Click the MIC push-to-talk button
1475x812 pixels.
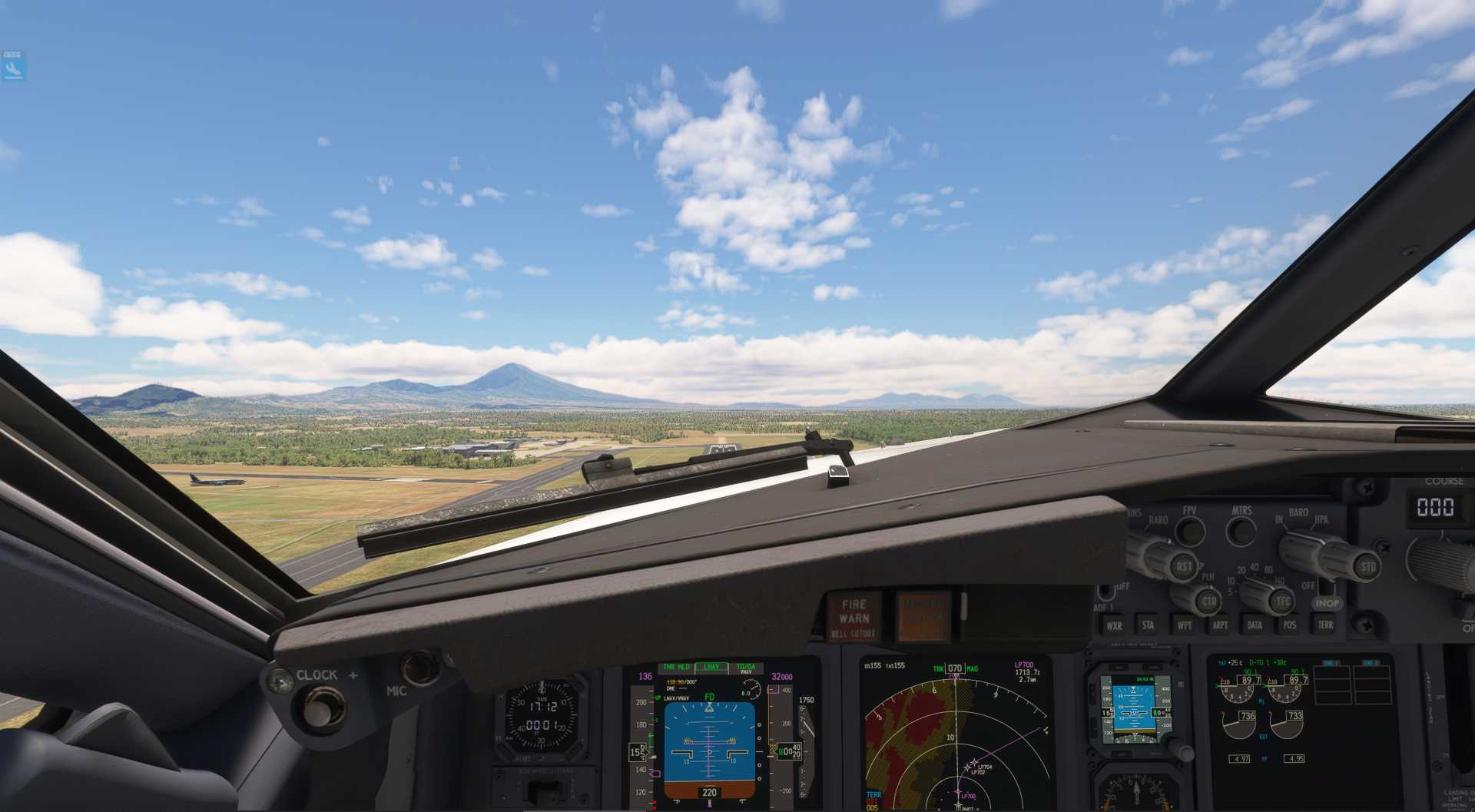click(x=419, y=667)
